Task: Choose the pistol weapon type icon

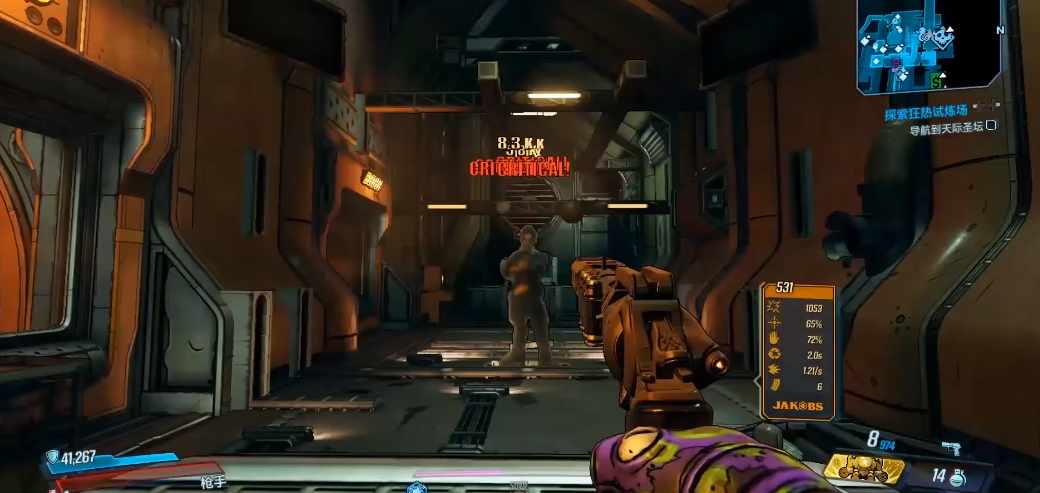Action: pos(950,449)
